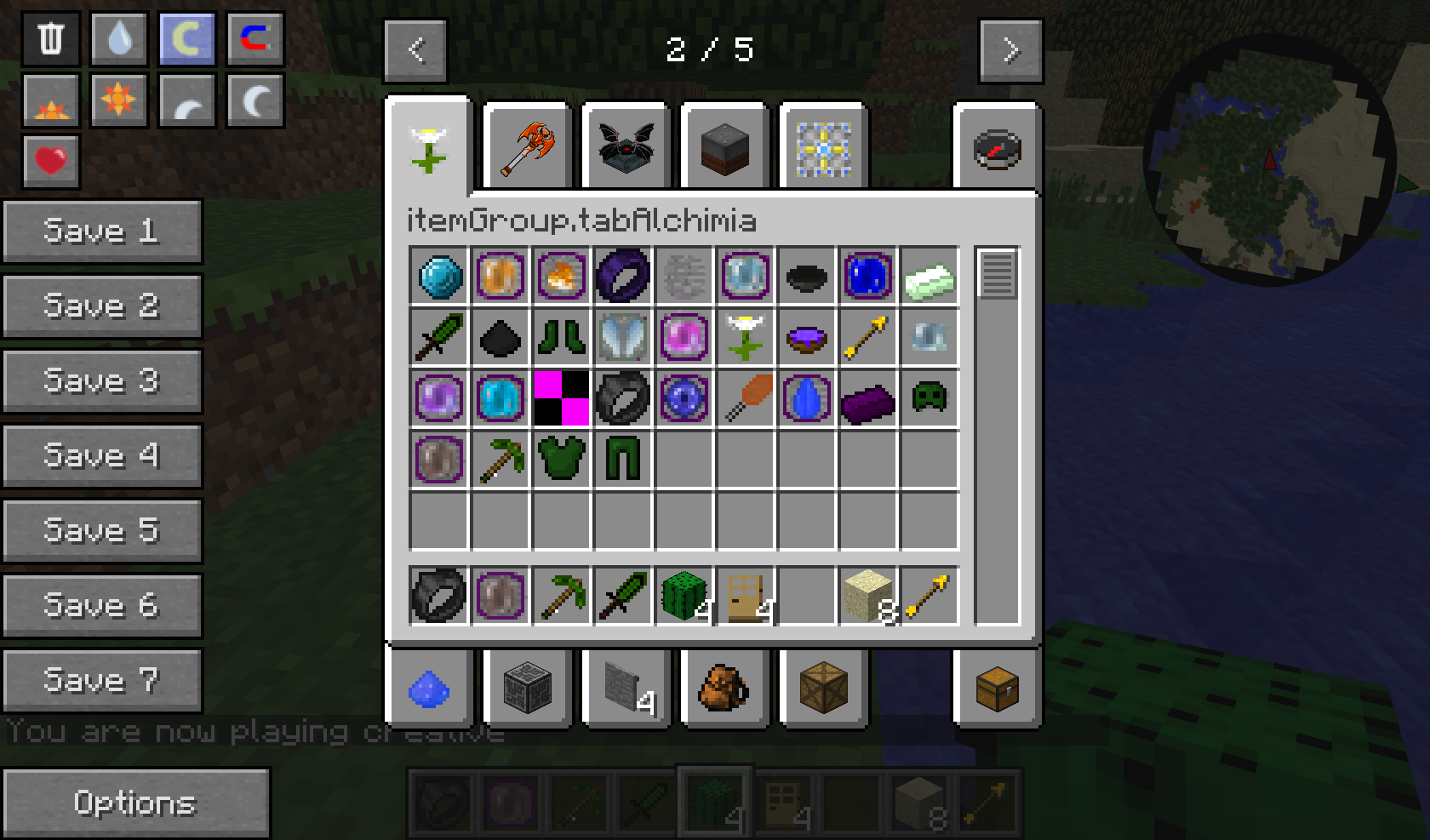Viewport: 1430px width, 840px height.
Task: Switch to the flower tabAlchimia tab
Action: pos(428,146)
